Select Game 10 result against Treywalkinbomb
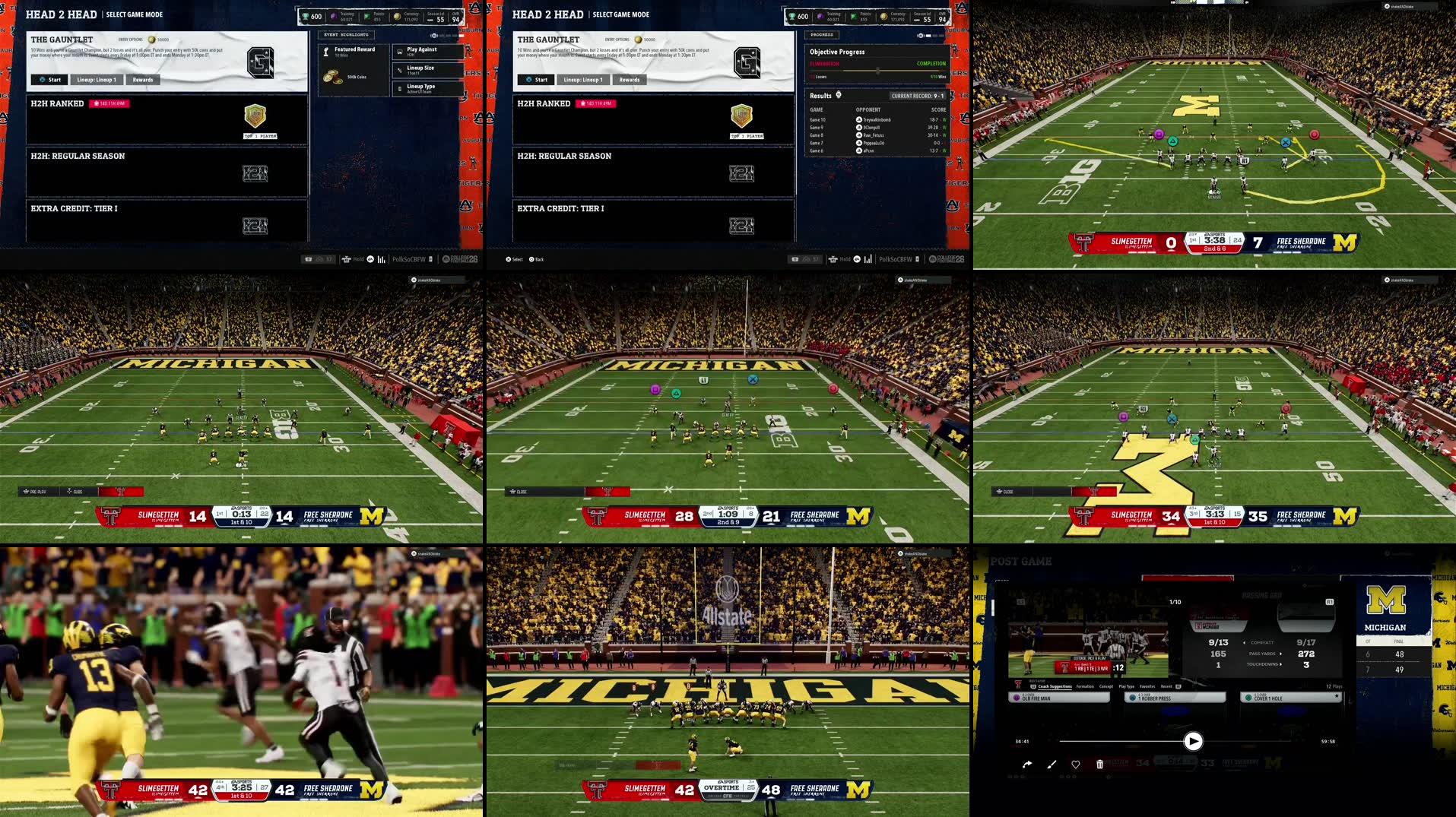This screenshot has width=1456, height=817. point(877,120)
